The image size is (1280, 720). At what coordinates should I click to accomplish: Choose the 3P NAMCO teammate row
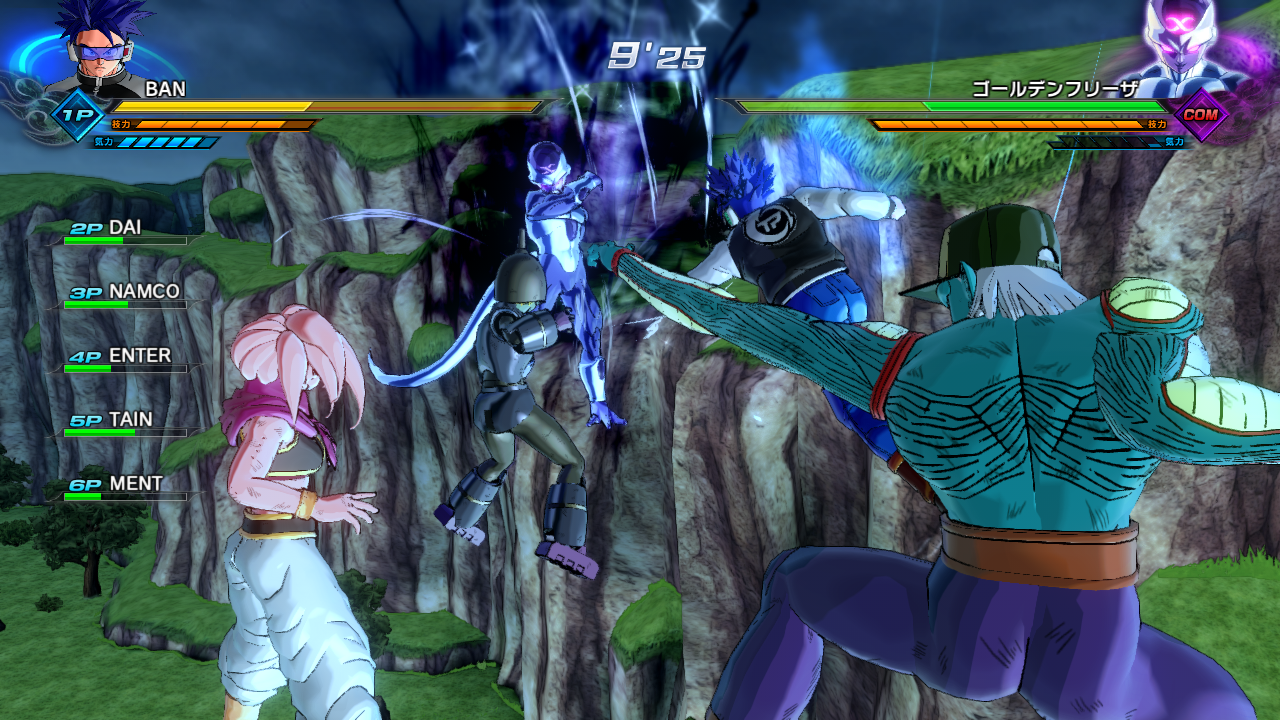[x=125, y=294]
